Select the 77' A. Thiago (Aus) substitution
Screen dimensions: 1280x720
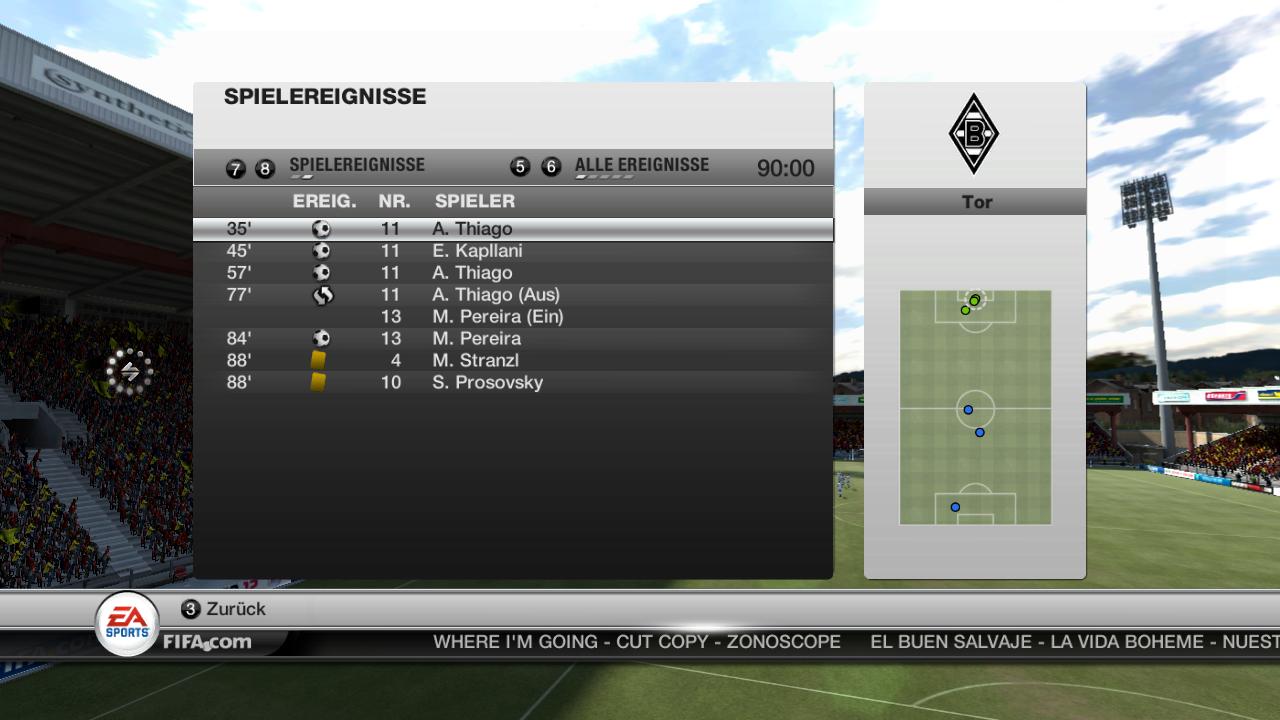[x=512, y=295]
